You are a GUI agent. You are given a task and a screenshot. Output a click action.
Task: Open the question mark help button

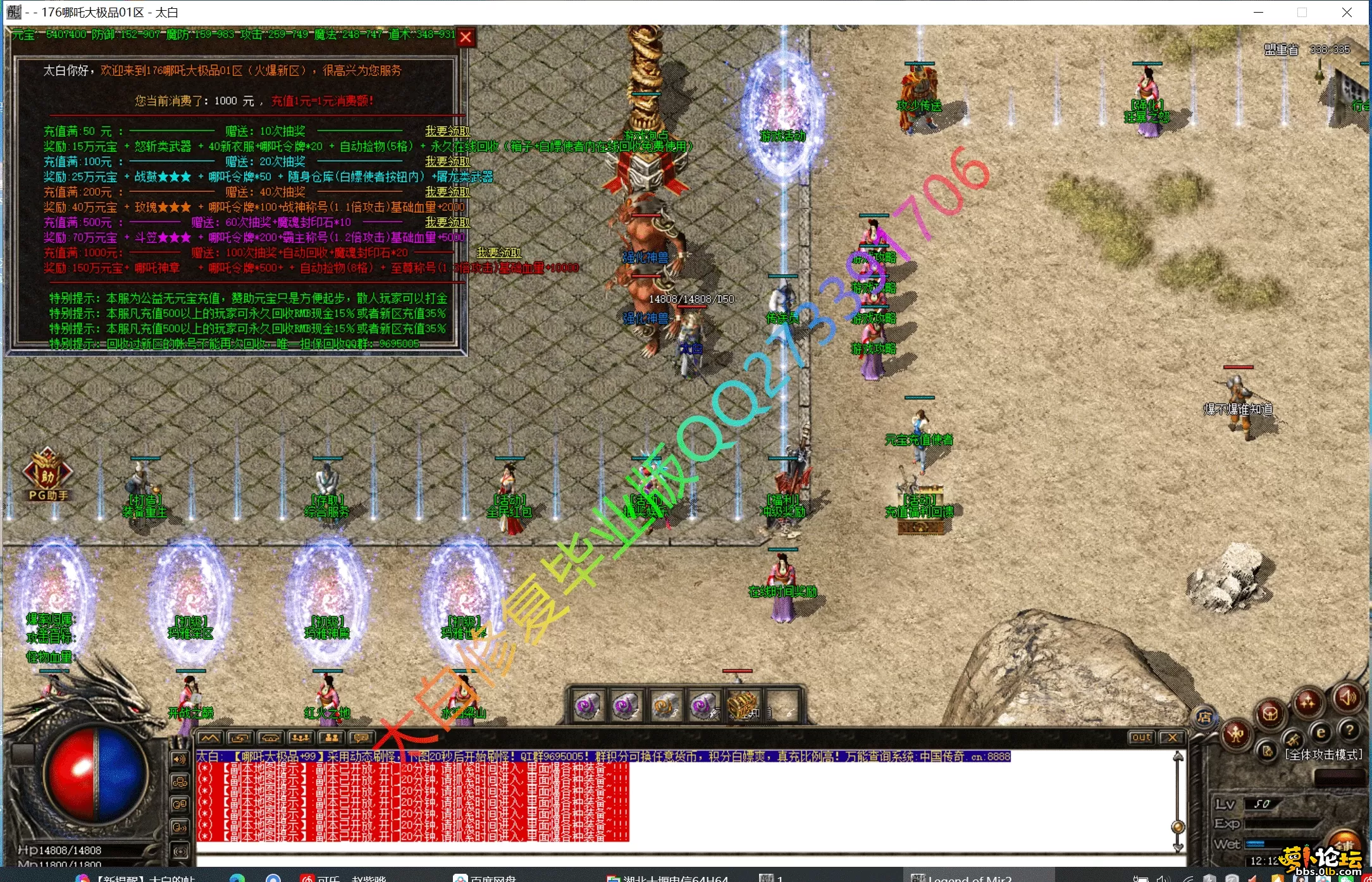click(x=1350, y=731)
